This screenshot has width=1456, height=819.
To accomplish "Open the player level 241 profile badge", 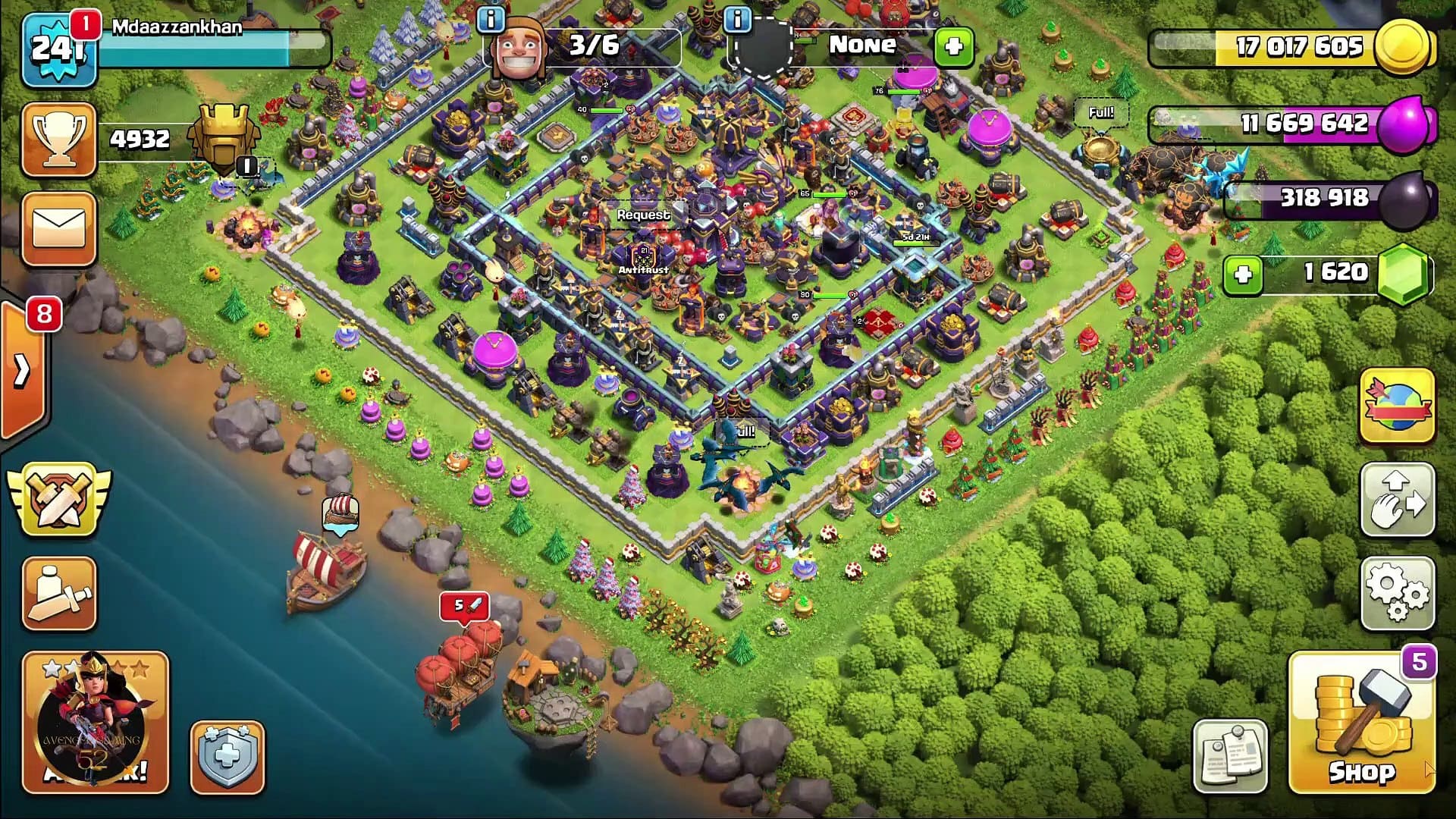I will click(59, 50).
